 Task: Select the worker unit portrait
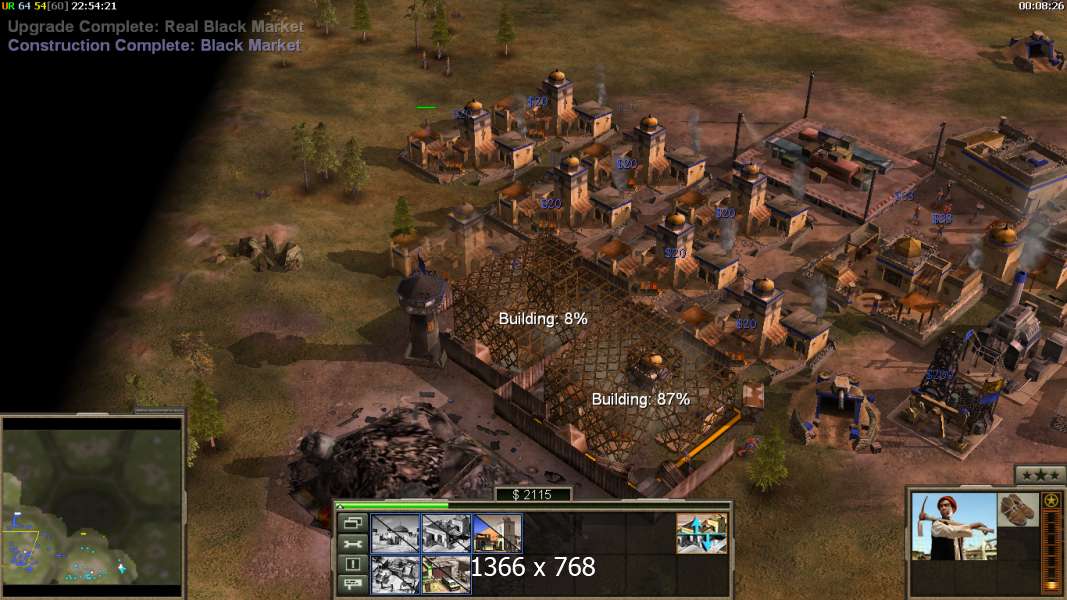pyautogui.click(x=954, y=526)
